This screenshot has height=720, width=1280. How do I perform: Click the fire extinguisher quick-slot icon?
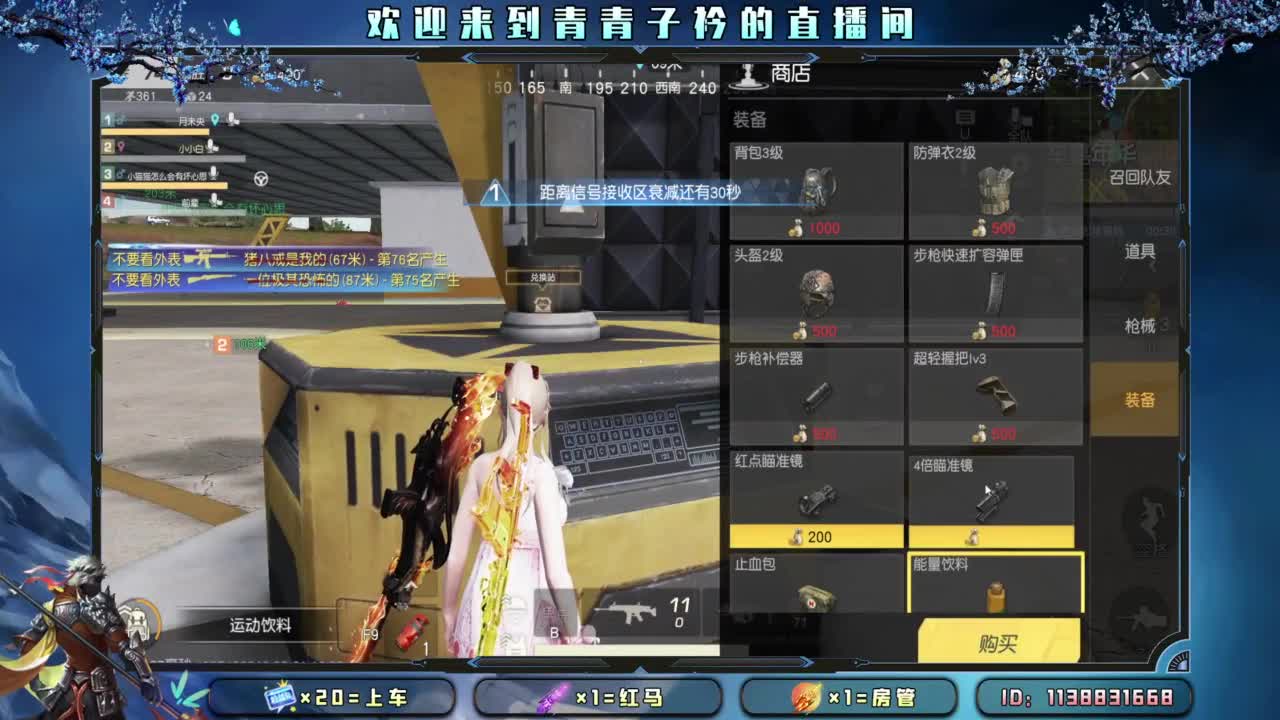(413, 634)
